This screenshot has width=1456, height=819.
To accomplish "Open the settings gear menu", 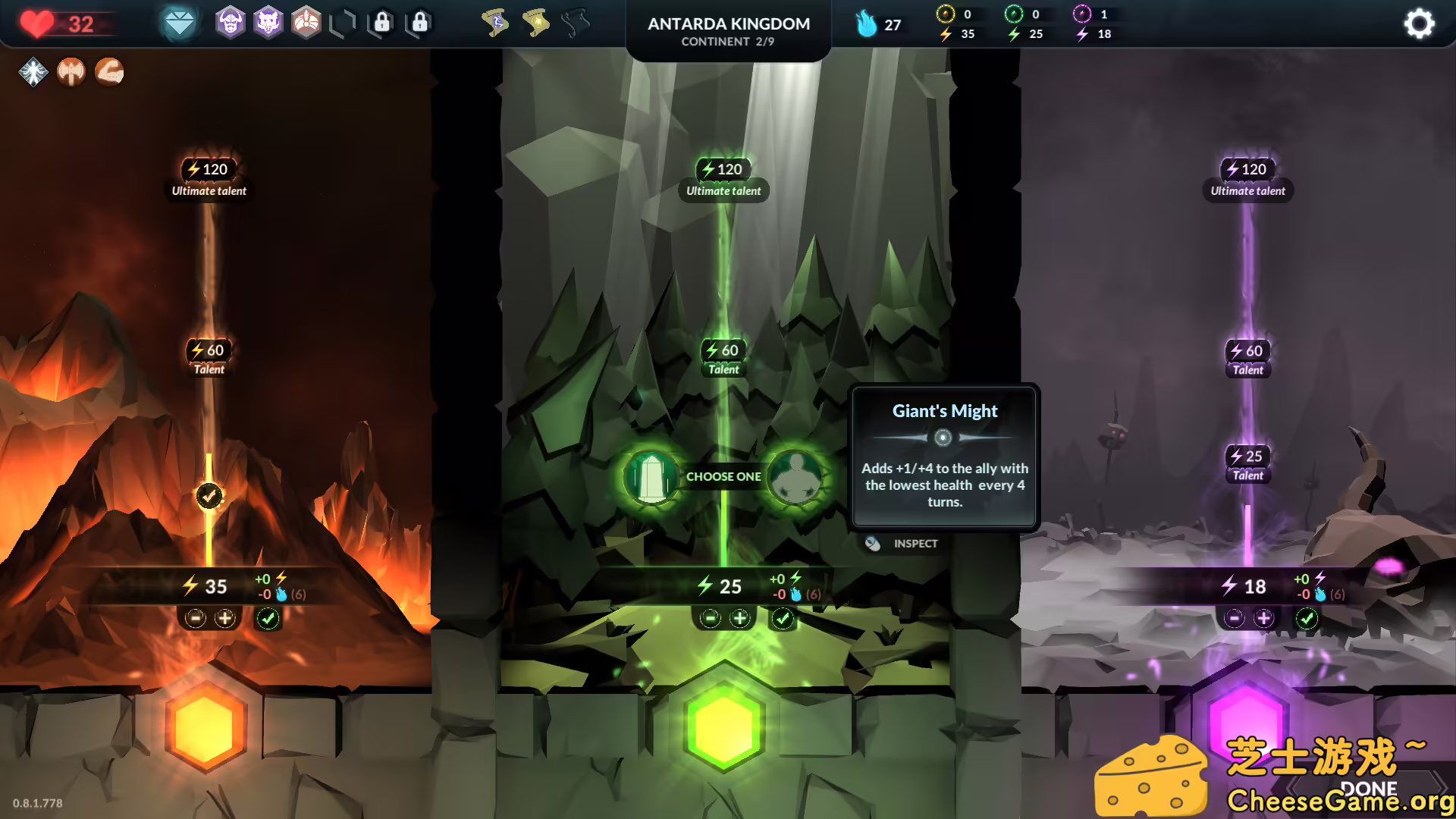I will 1419,24.
